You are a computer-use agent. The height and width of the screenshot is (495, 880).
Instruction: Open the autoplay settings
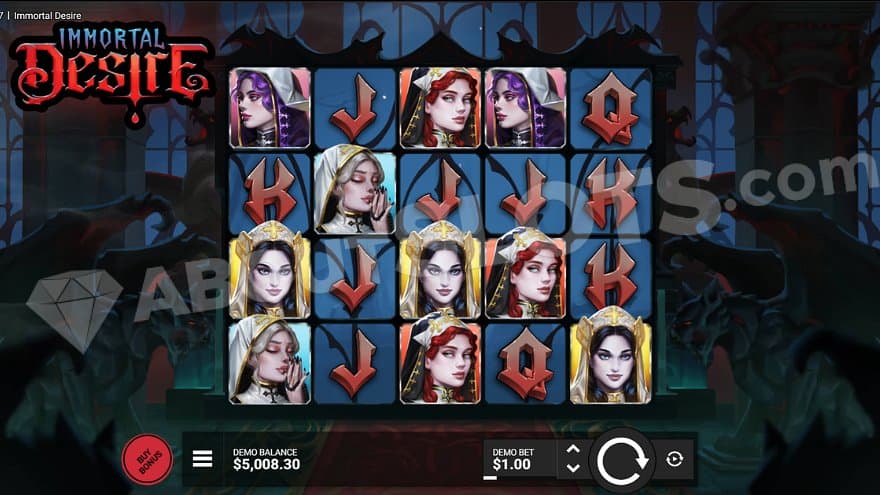pos(674,459)
